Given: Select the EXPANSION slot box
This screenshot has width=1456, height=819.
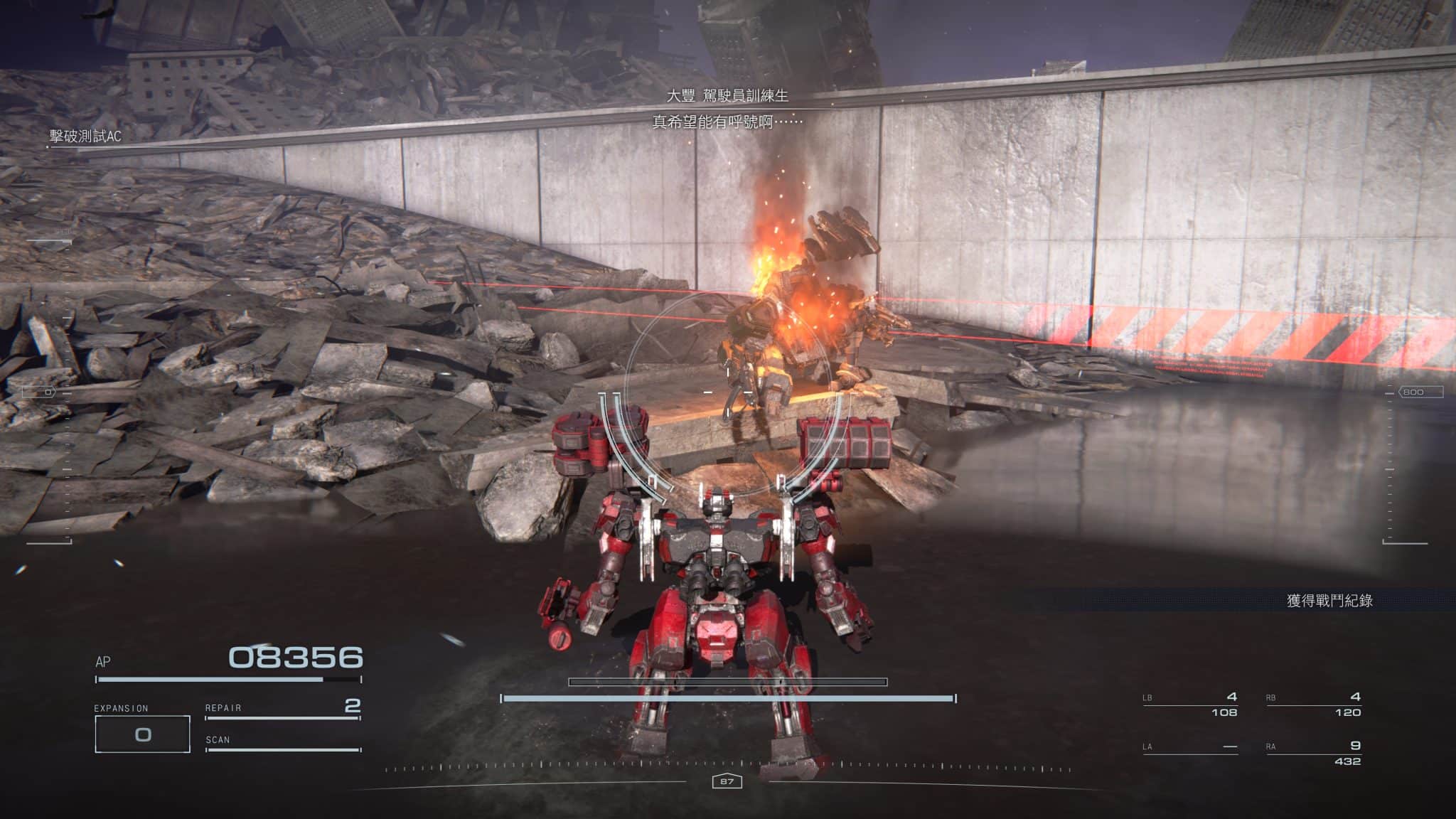Looking at the screenshot, I should click(x=142, y=734).
